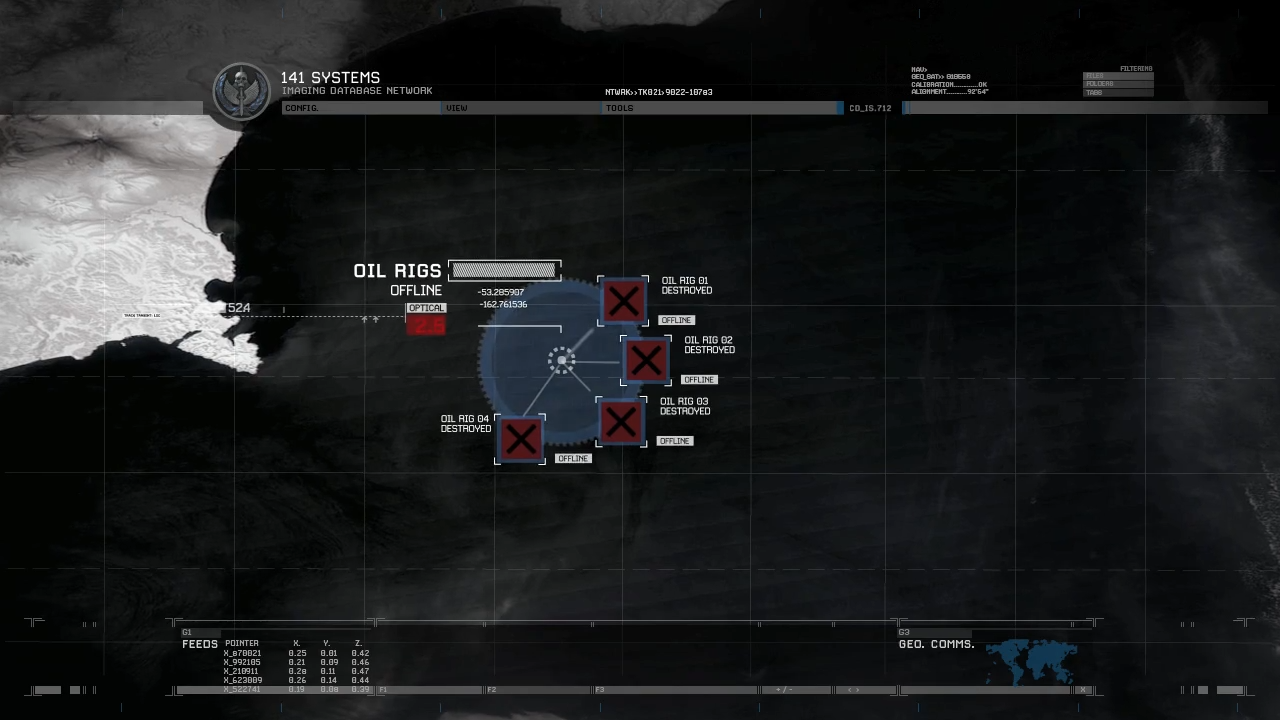
Task: Open the CONFIG. menu
Action: coord(301,108)
